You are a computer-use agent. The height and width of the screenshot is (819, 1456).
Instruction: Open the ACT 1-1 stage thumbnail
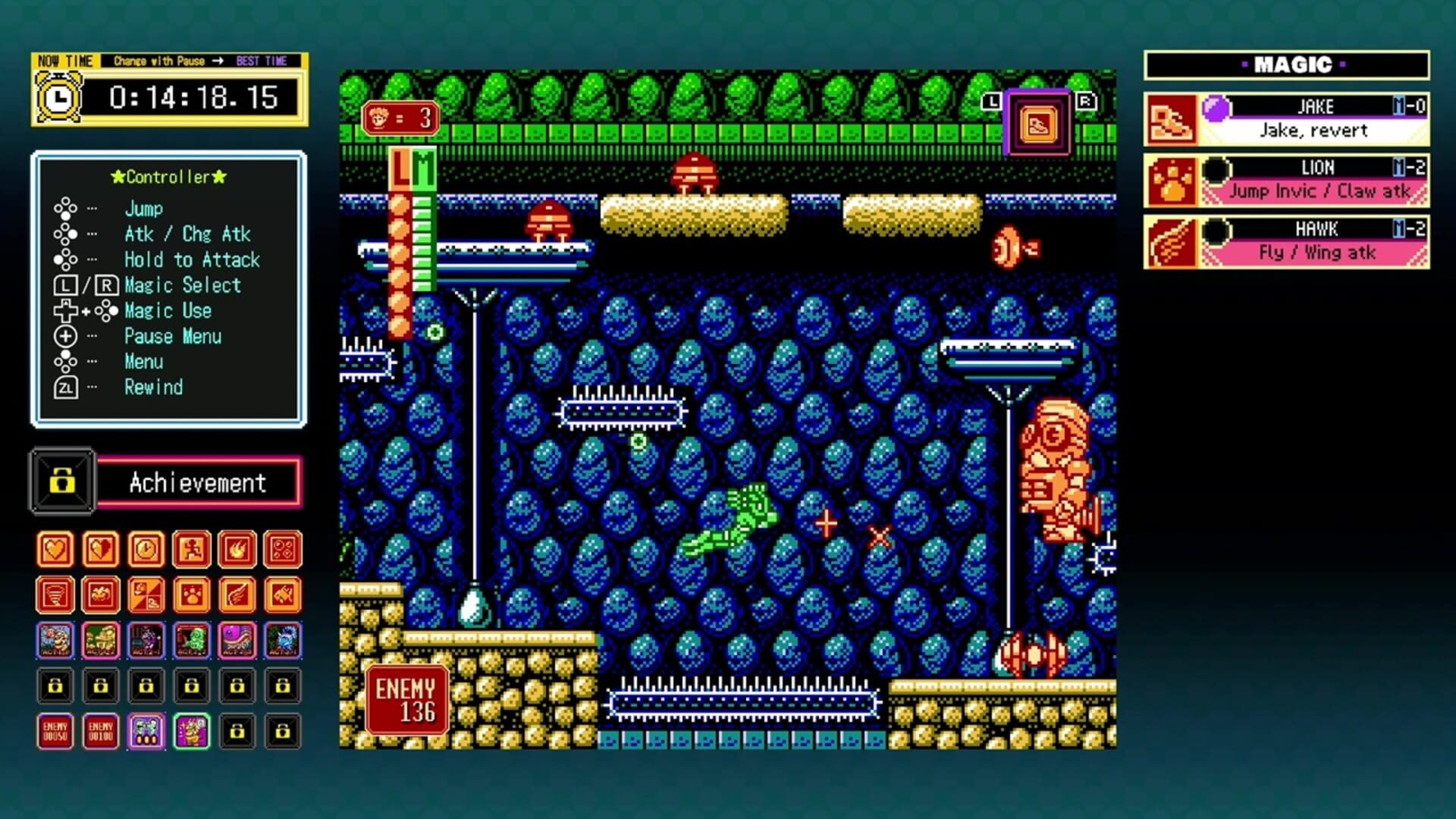tap(55, 641)
